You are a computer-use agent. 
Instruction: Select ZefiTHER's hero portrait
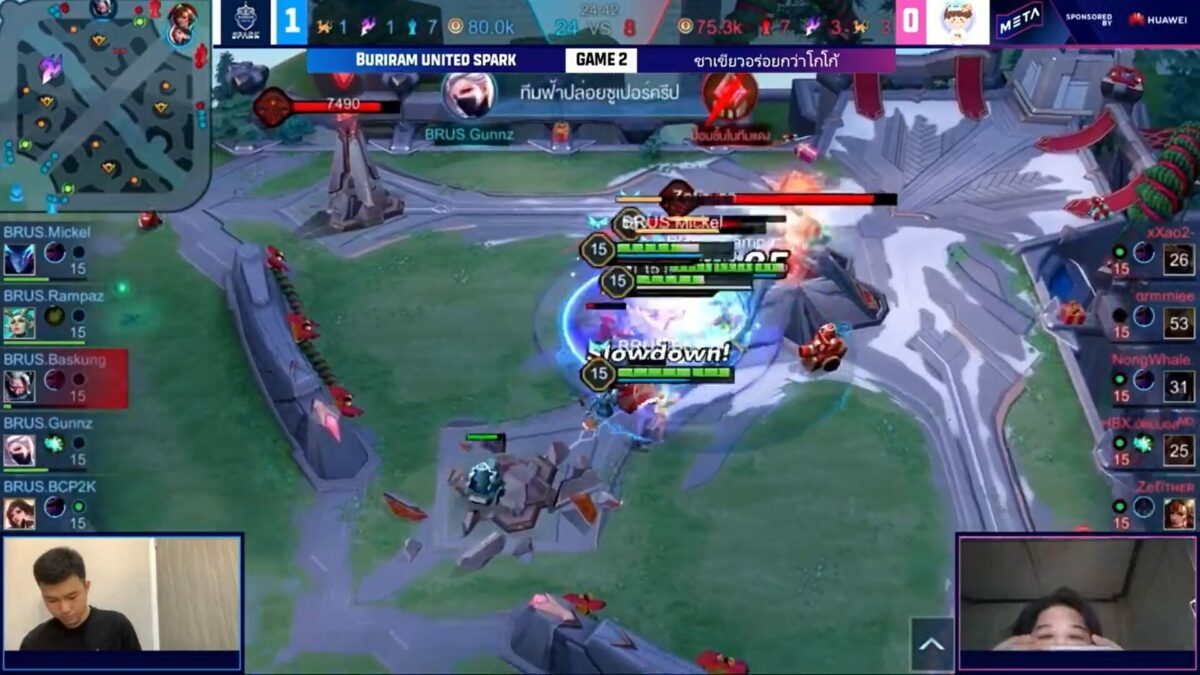coord(1178,513)
